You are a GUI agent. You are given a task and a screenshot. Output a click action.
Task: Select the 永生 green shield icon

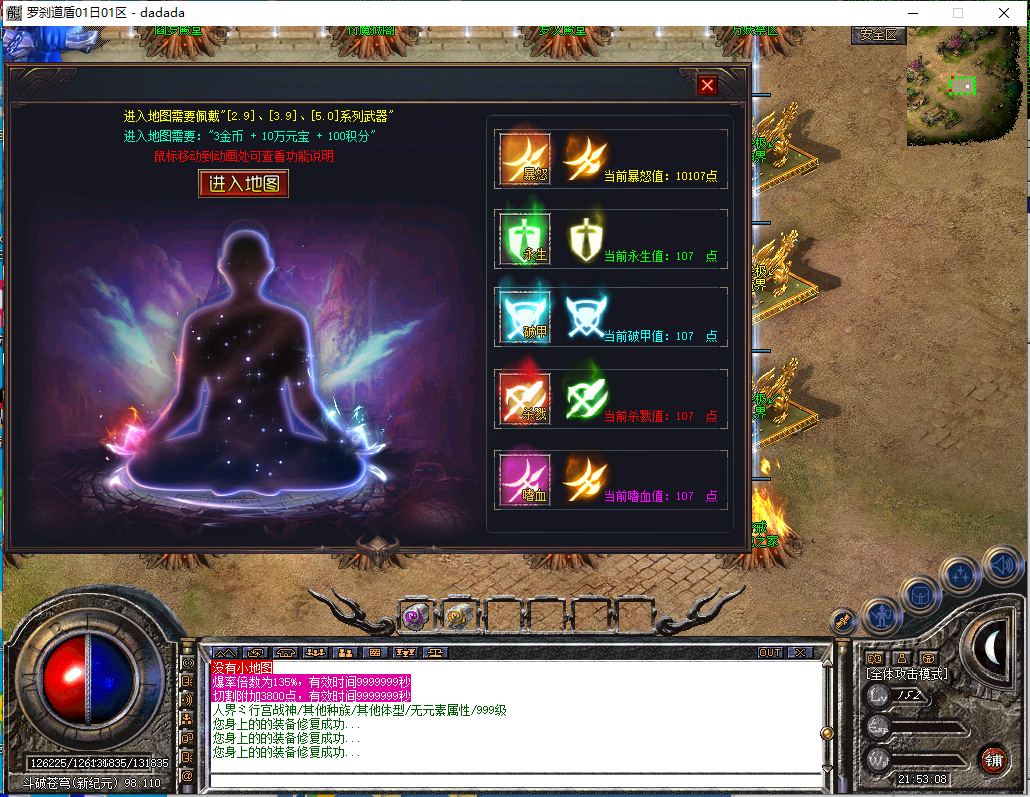[x=525, y=239]
